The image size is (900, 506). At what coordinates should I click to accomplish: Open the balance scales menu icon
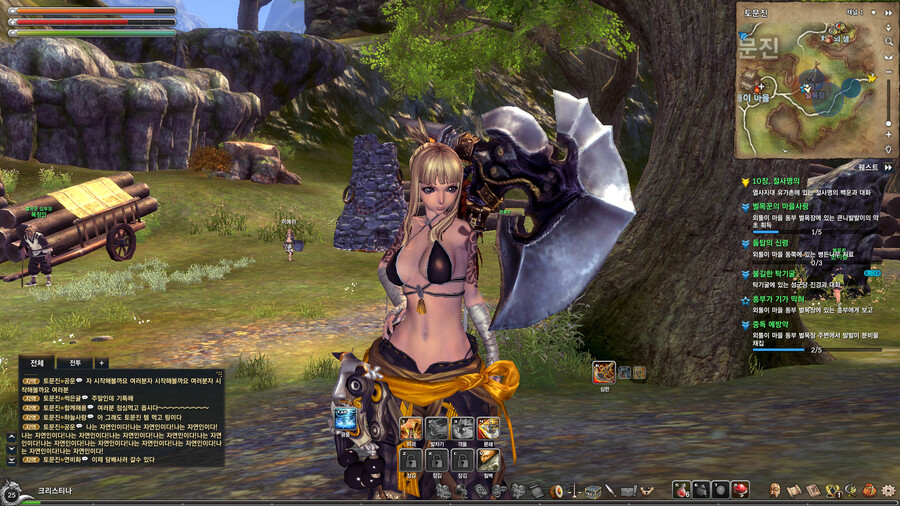[x=575, y=491]
